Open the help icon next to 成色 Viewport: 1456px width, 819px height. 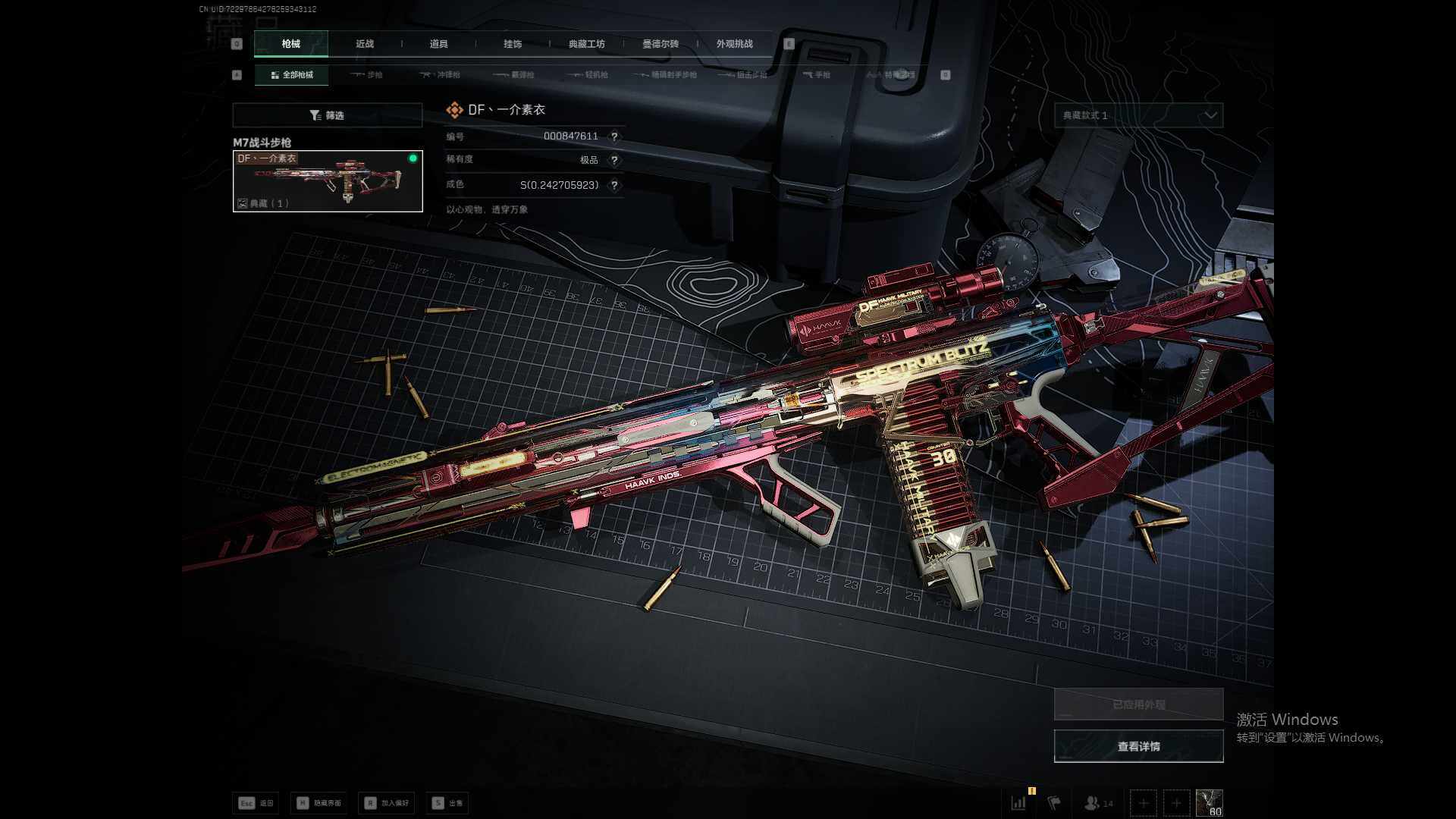pyautogui.click(x=614, y=185)
